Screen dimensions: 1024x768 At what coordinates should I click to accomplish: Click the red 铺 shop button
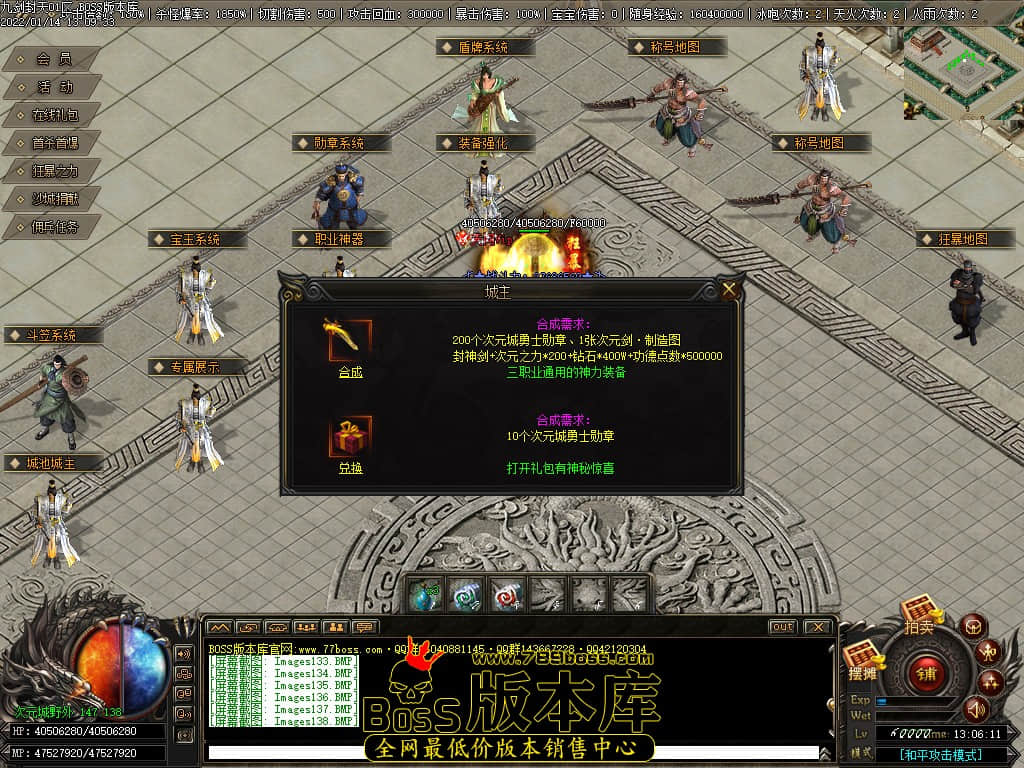coord(926,673)
